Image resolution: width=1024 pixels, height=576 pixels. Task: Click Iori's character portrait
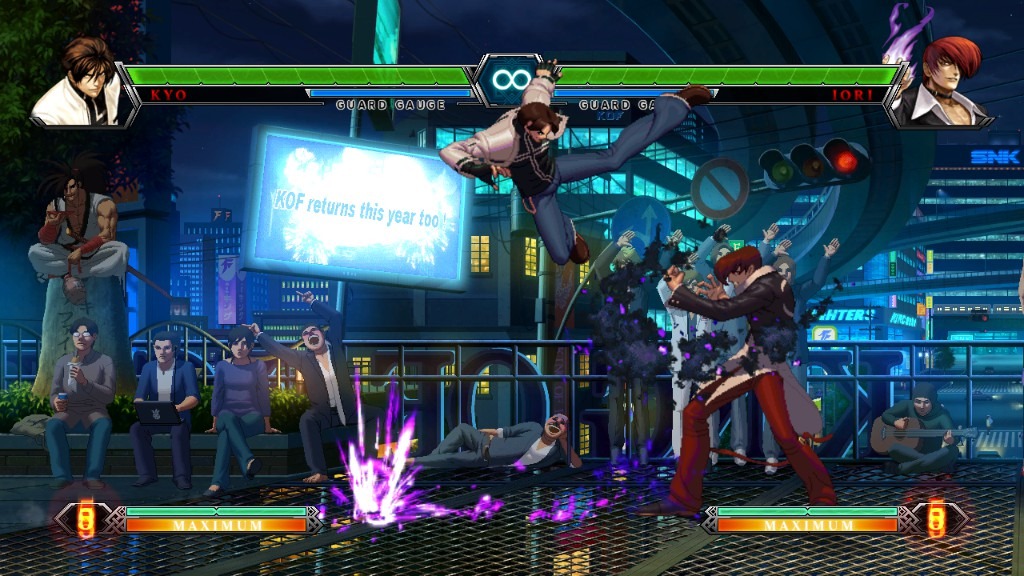click(940, 85)
